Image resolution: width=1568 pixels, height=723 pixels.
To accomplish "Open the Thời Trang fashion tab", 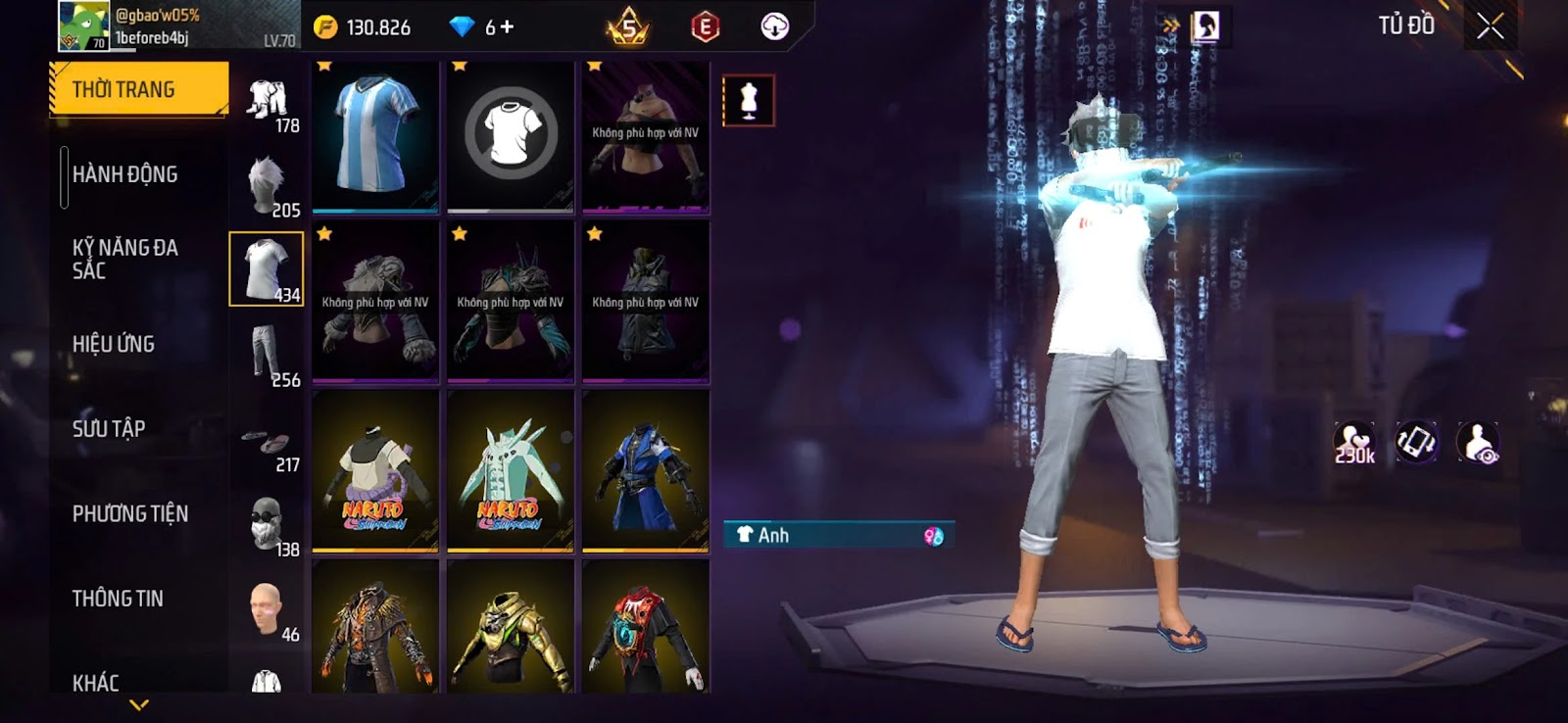I will click(138, 89).
